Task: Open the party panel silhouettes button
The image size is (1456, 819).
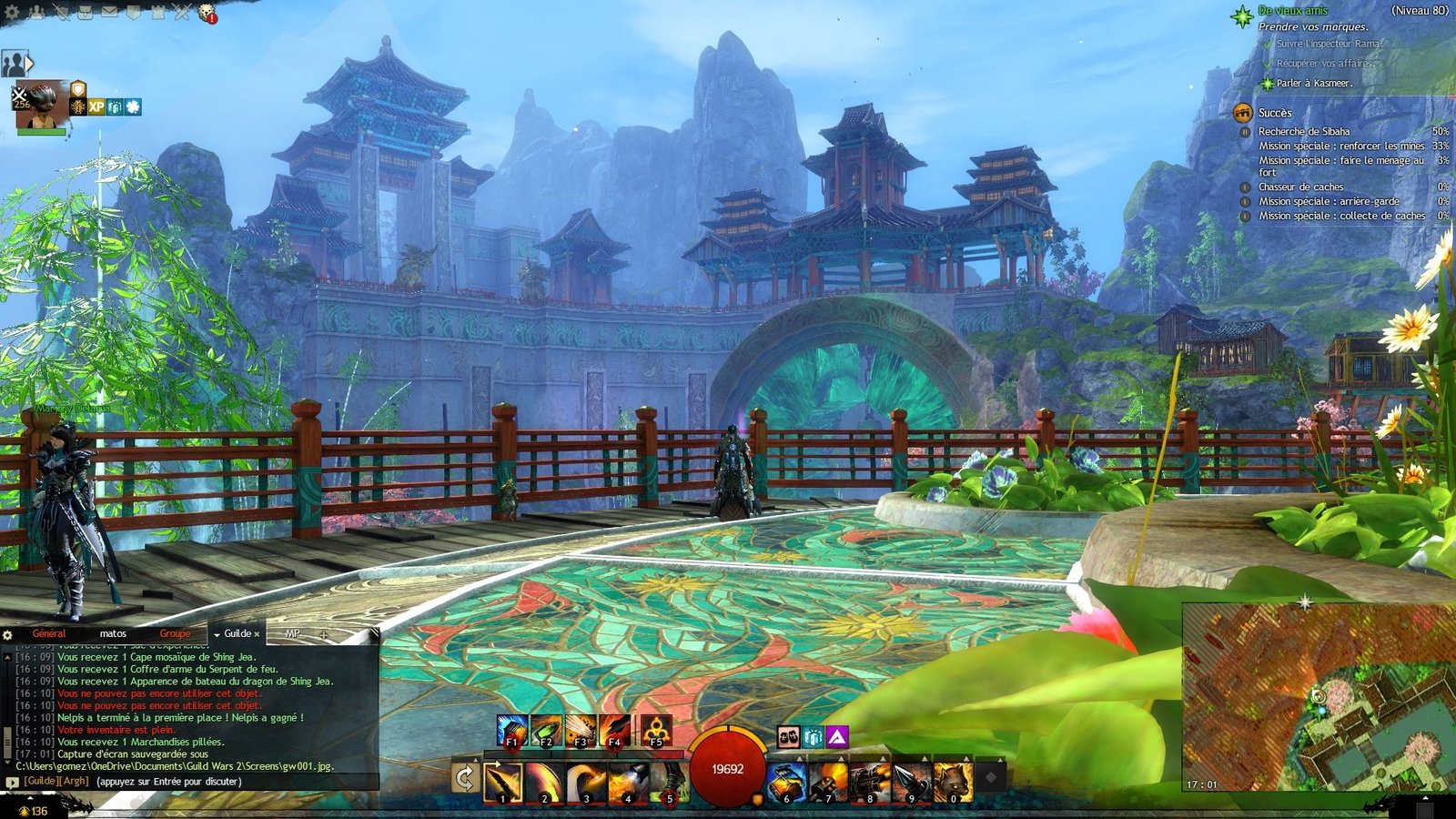Action: coord(15,64)
